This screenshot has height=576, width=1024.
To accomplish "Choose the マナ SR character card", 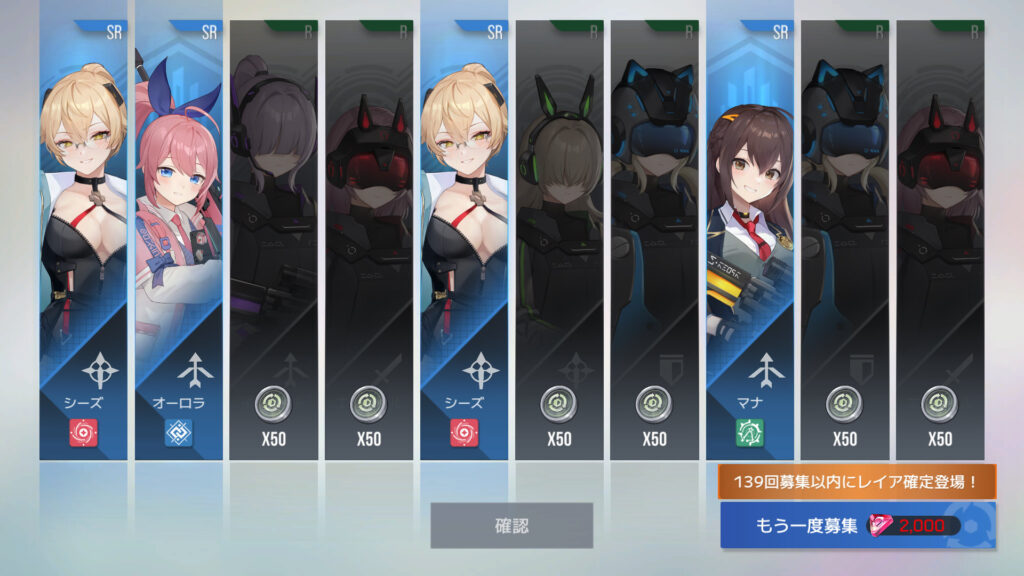I will pos(750,240).
